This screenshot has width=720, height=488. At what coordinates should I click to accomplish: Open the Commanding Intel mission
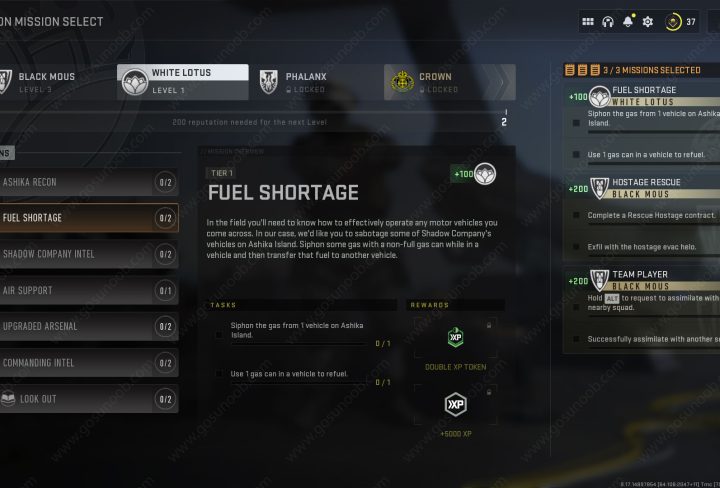88,362
